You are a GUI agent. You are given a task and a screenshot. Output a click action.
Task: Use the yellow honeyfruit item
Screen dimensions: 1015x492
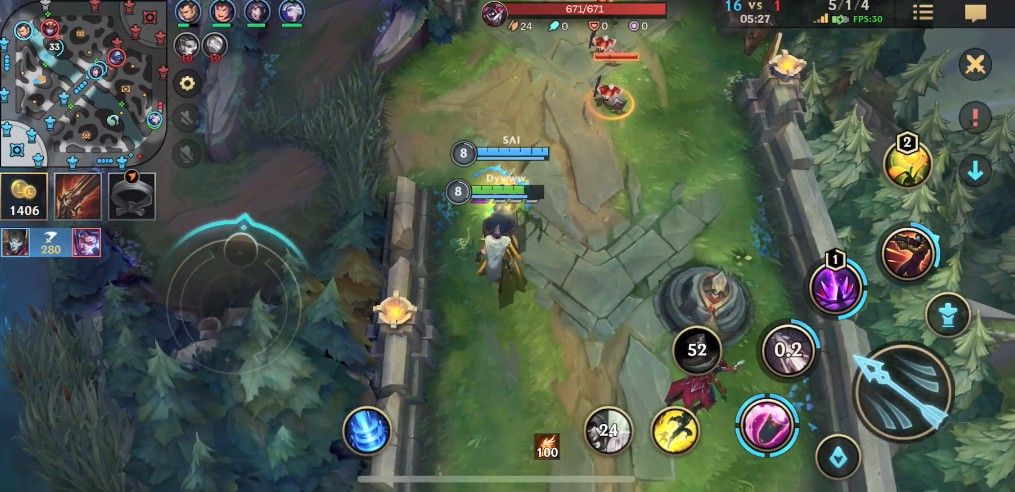(x=907, y=163)
